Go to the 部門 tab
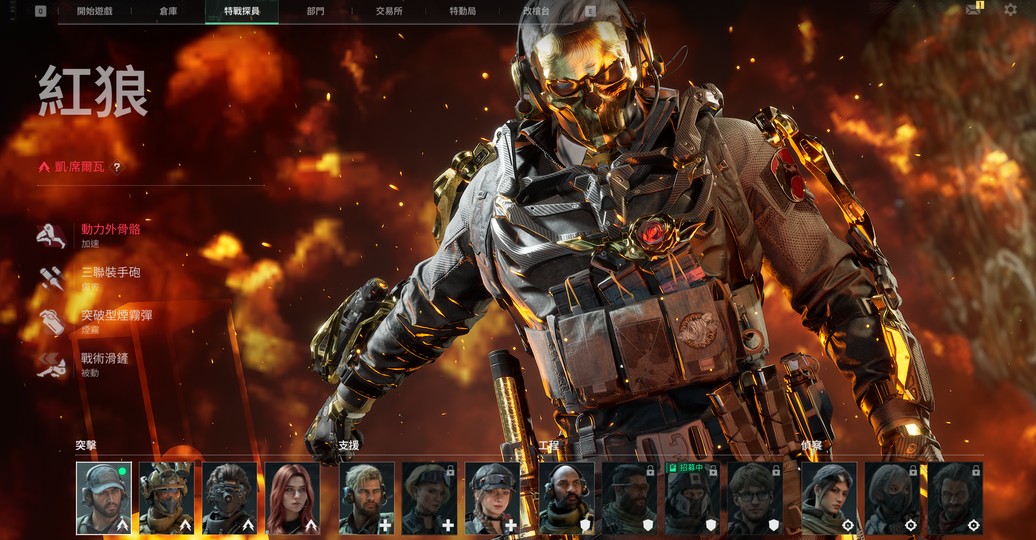Viewport: 1036px width, 540px height. click(x=315, y=11)
